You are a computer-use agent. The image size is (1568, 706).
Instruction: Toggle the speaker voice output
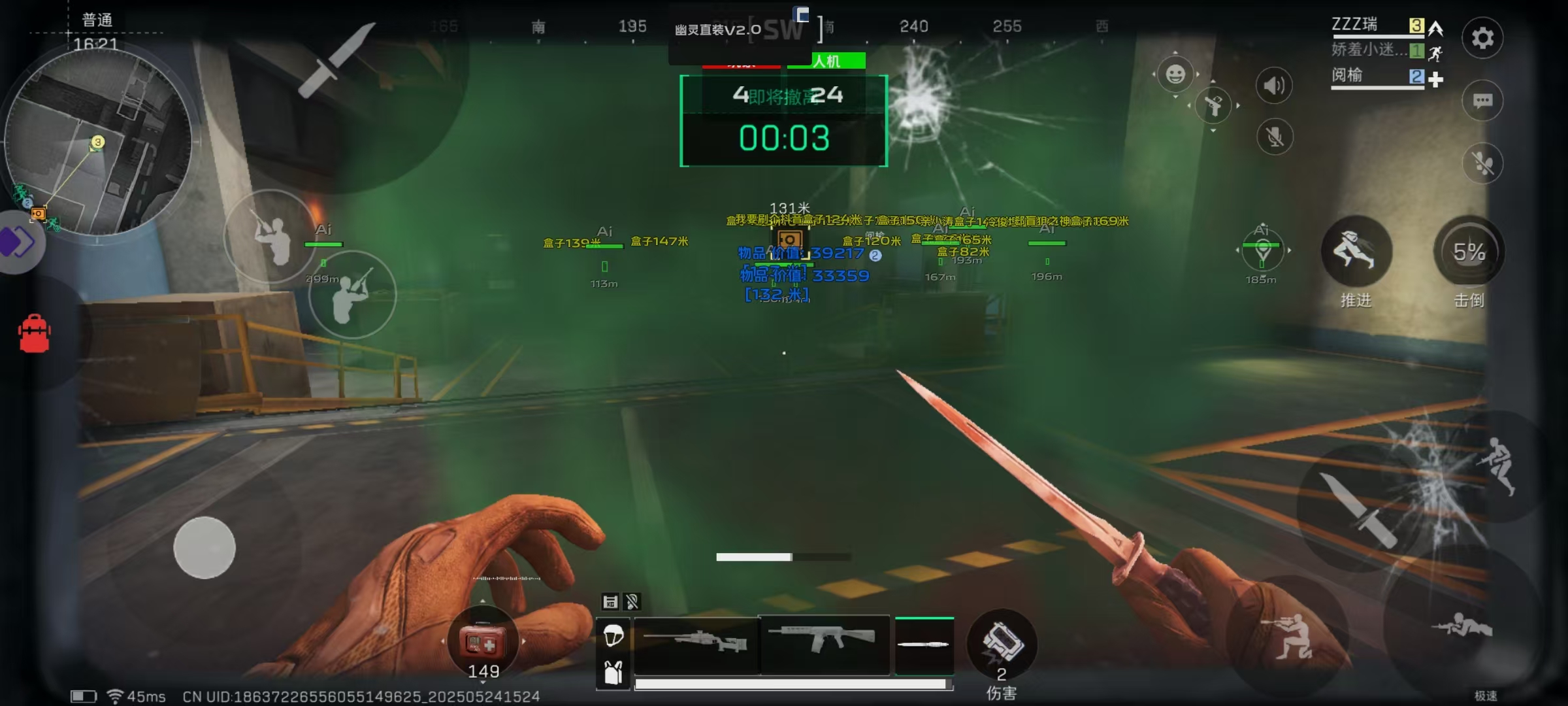coord(1273,86)
